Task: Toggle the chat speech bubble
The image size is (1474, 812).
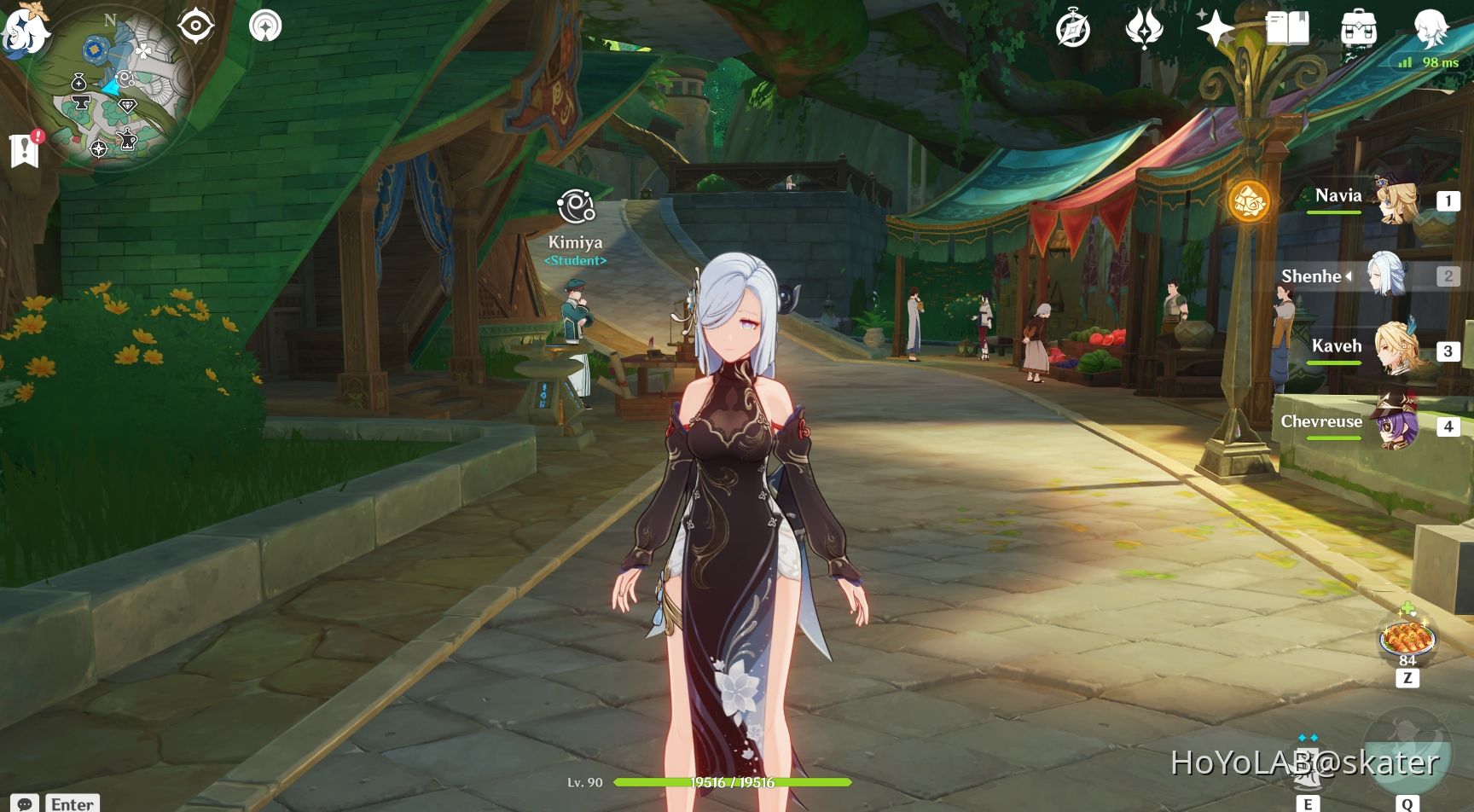Action: click(24, 804)
